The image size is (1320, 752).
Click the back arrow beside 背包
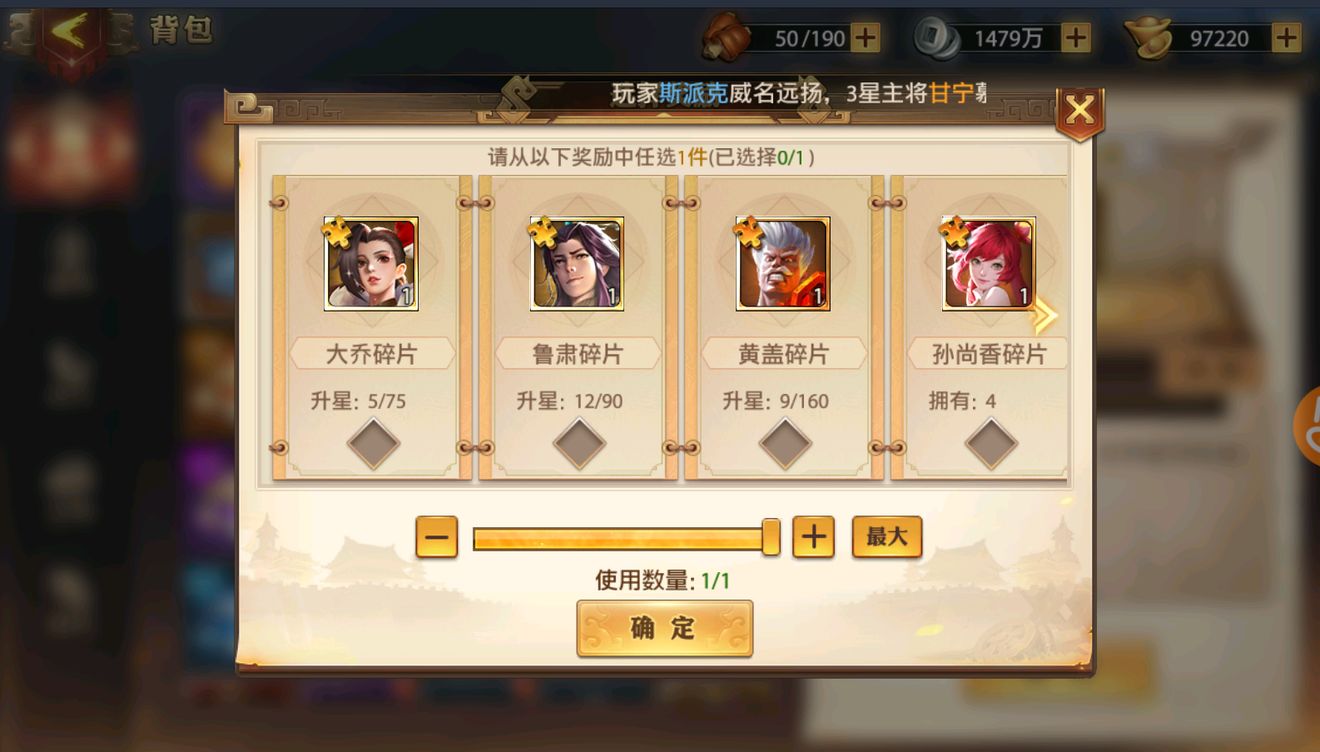(x=66, y=29)
